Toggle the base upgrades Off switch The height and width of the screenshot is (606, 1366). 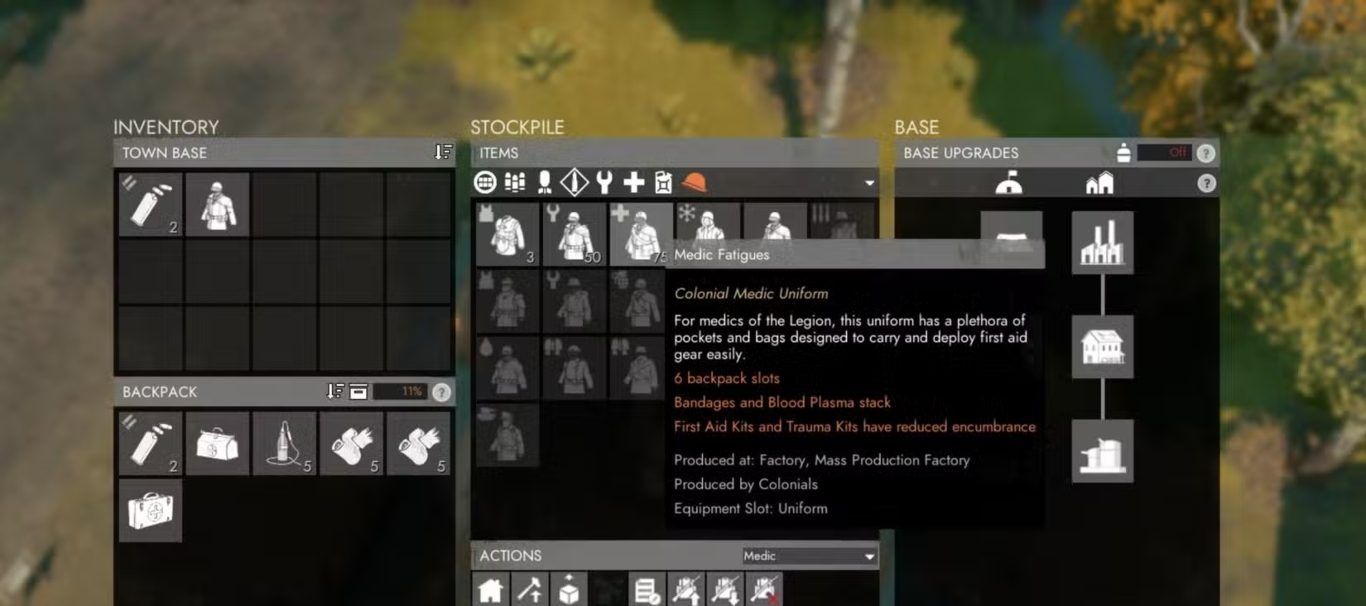point(1164,153)
